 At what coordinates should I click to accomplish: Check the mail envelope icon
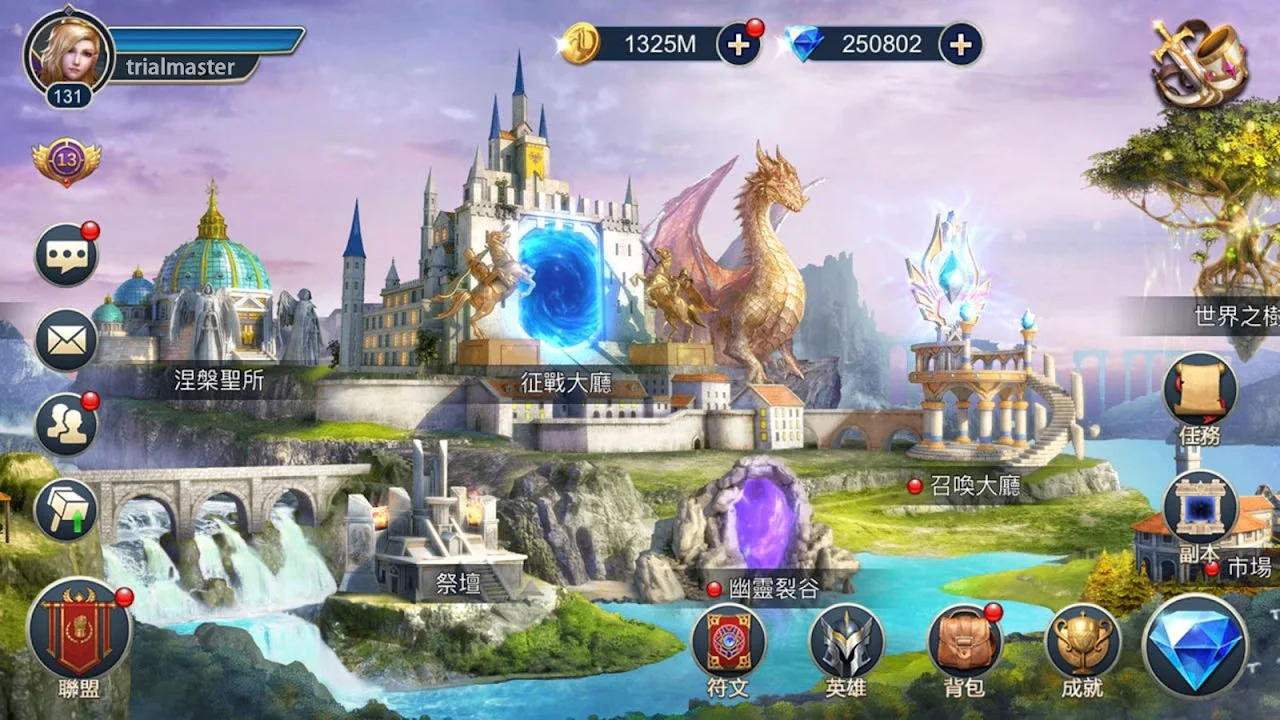coord(66,340)
